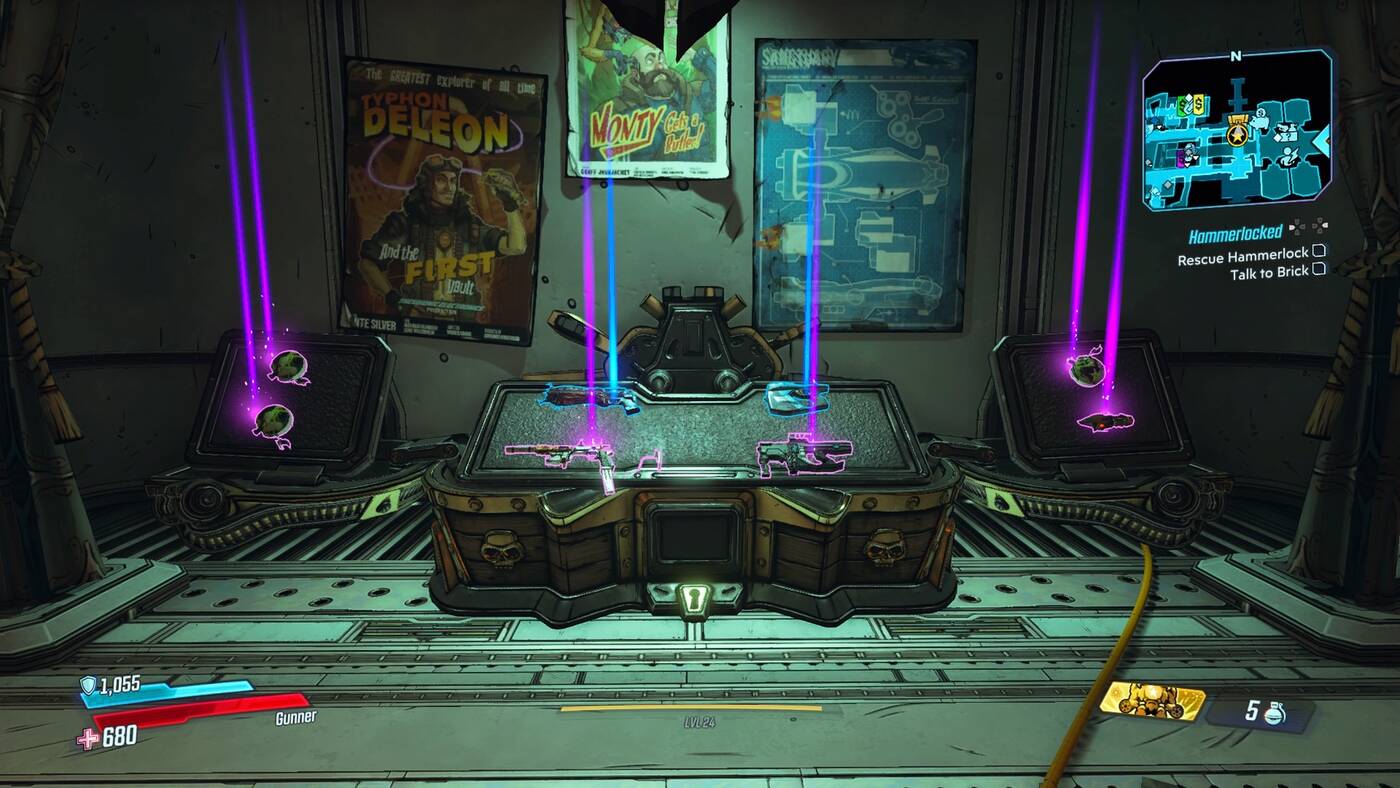Check the Talk to Brick objective box
1400x788 pixels.
[x=1317, y=270]
